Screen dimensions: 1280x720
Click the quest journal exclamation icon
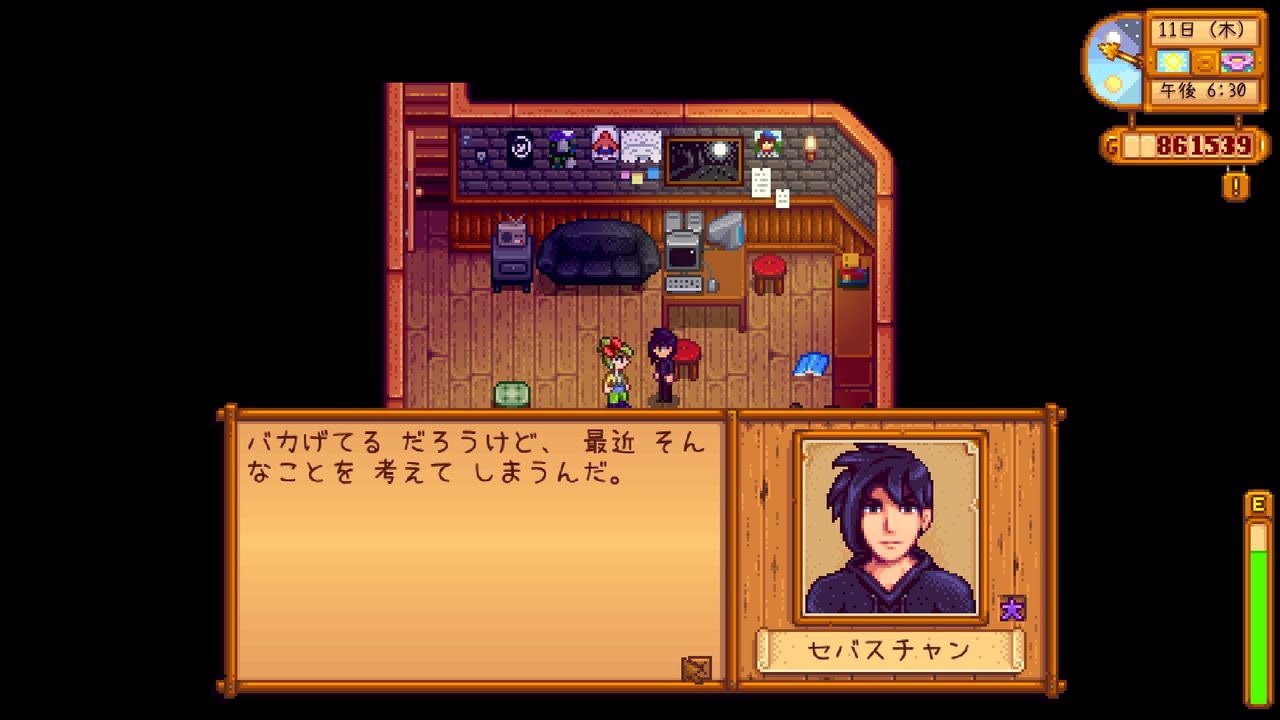pyautogui.click(x=1235, y=184)
